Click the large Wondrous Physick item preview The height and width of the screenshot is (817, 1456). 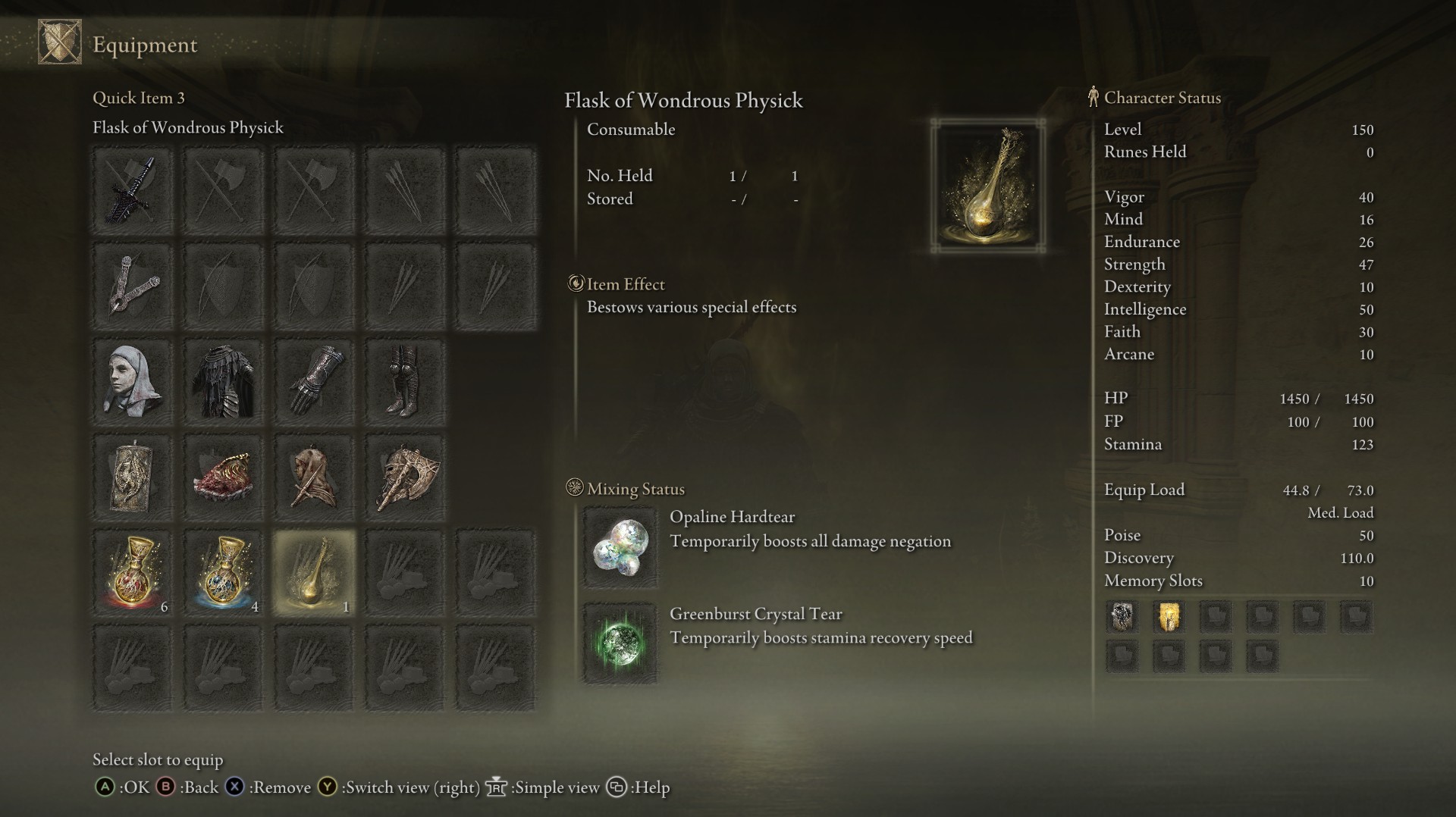[988, 186]
